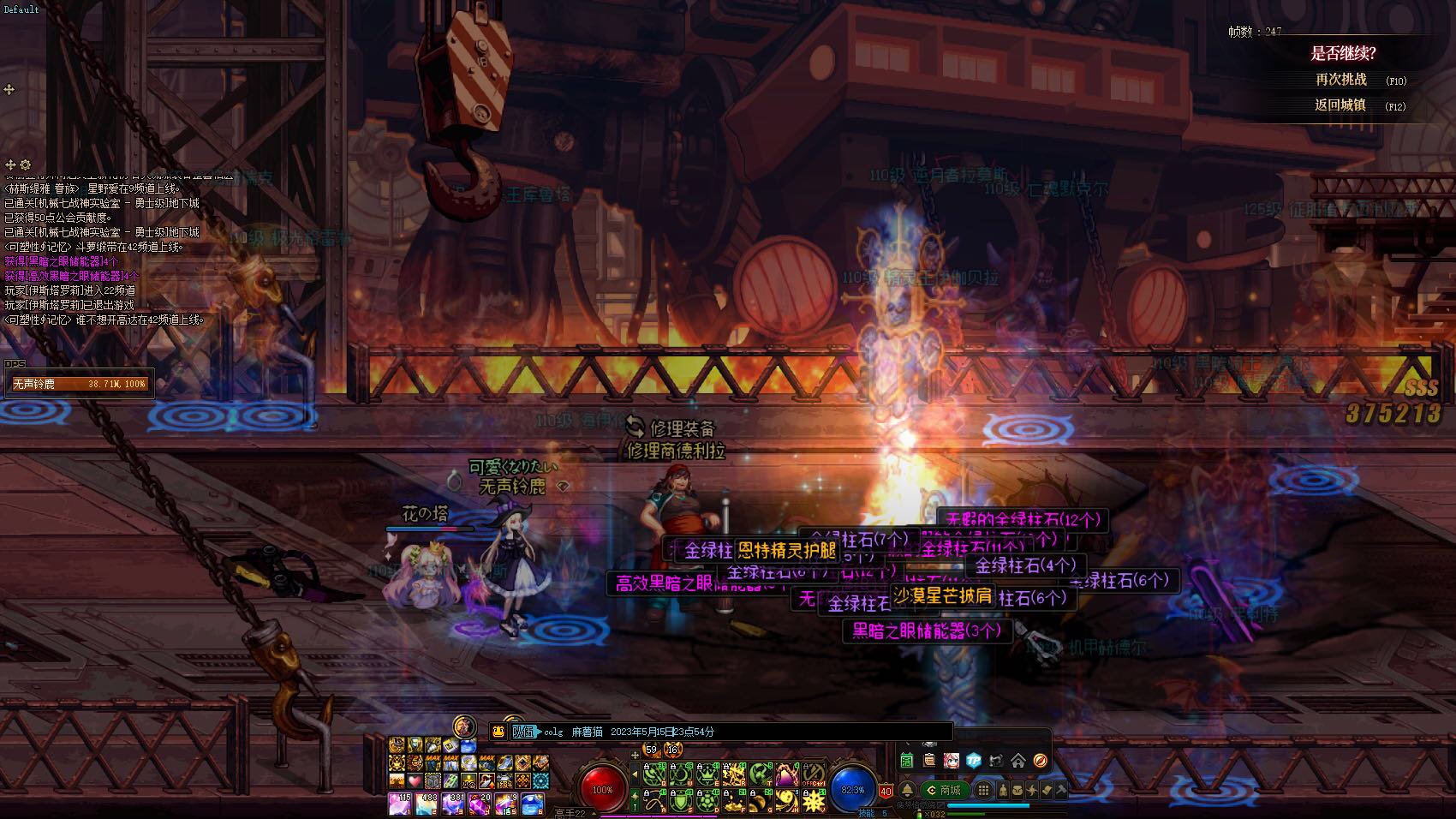
Task: Open the 商城 cash shop
Action: [943, 790]
